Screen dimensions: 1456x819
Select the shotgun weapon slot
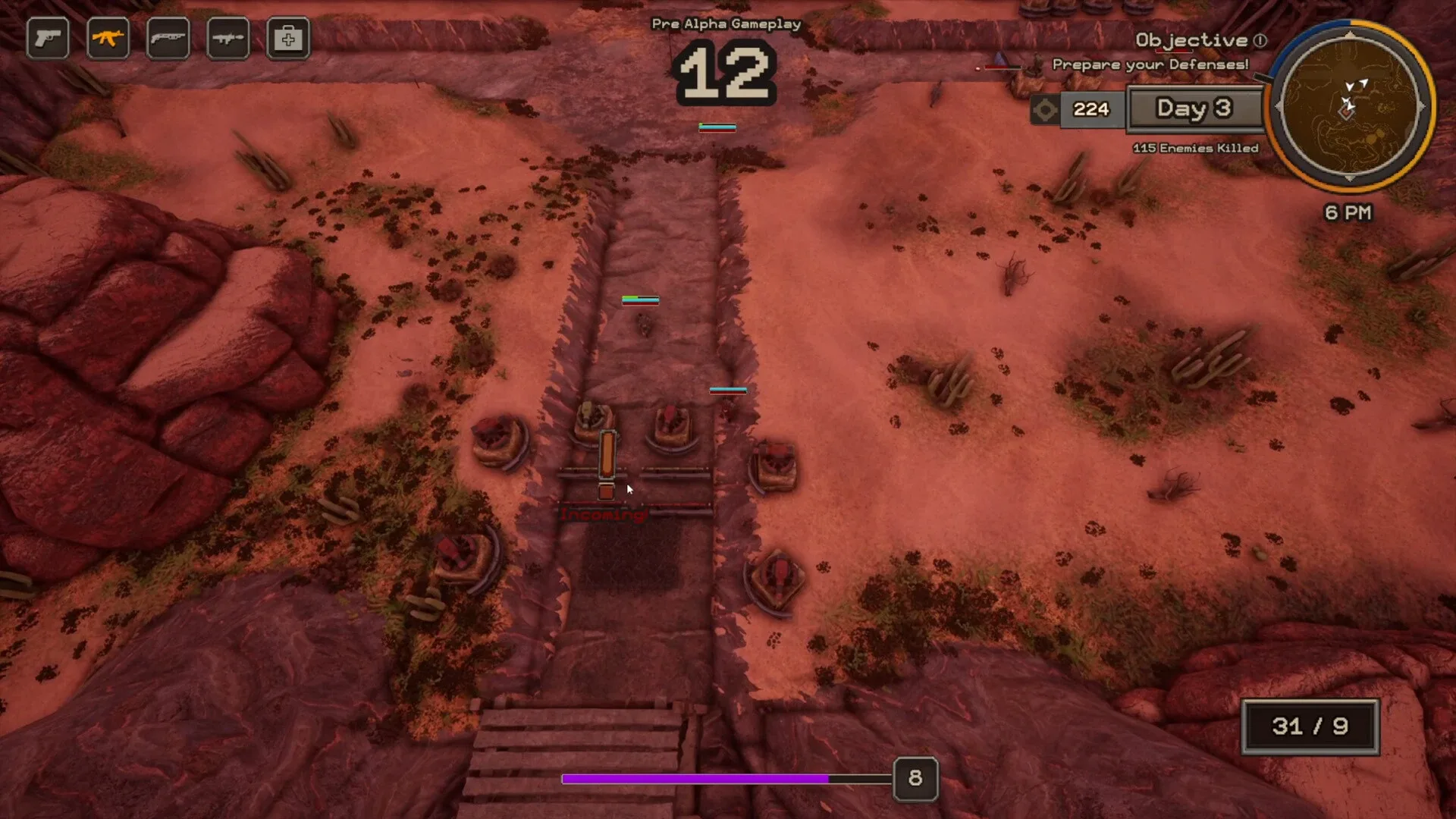pos(168,38)
